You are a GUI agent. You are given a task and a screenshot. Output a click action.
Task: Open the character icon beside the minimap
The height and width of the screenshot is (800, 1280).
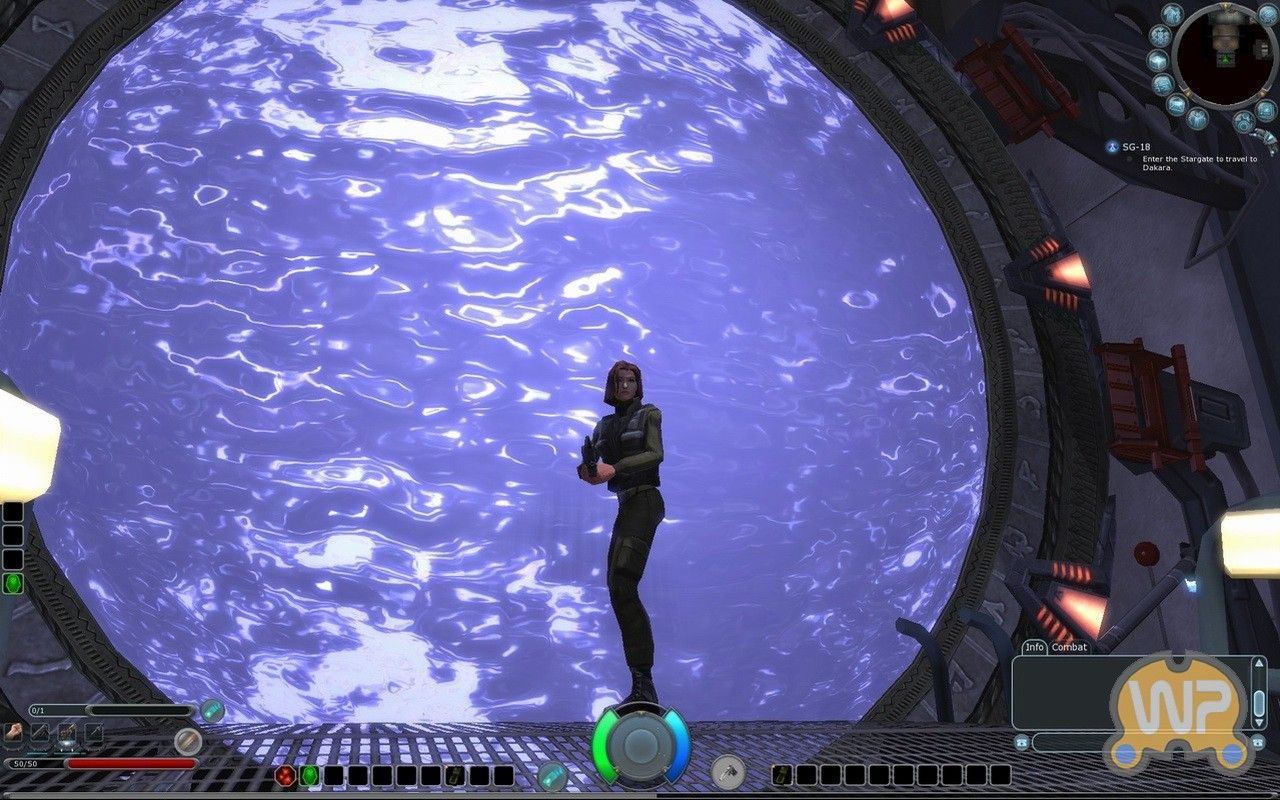tap(1171, 15)
